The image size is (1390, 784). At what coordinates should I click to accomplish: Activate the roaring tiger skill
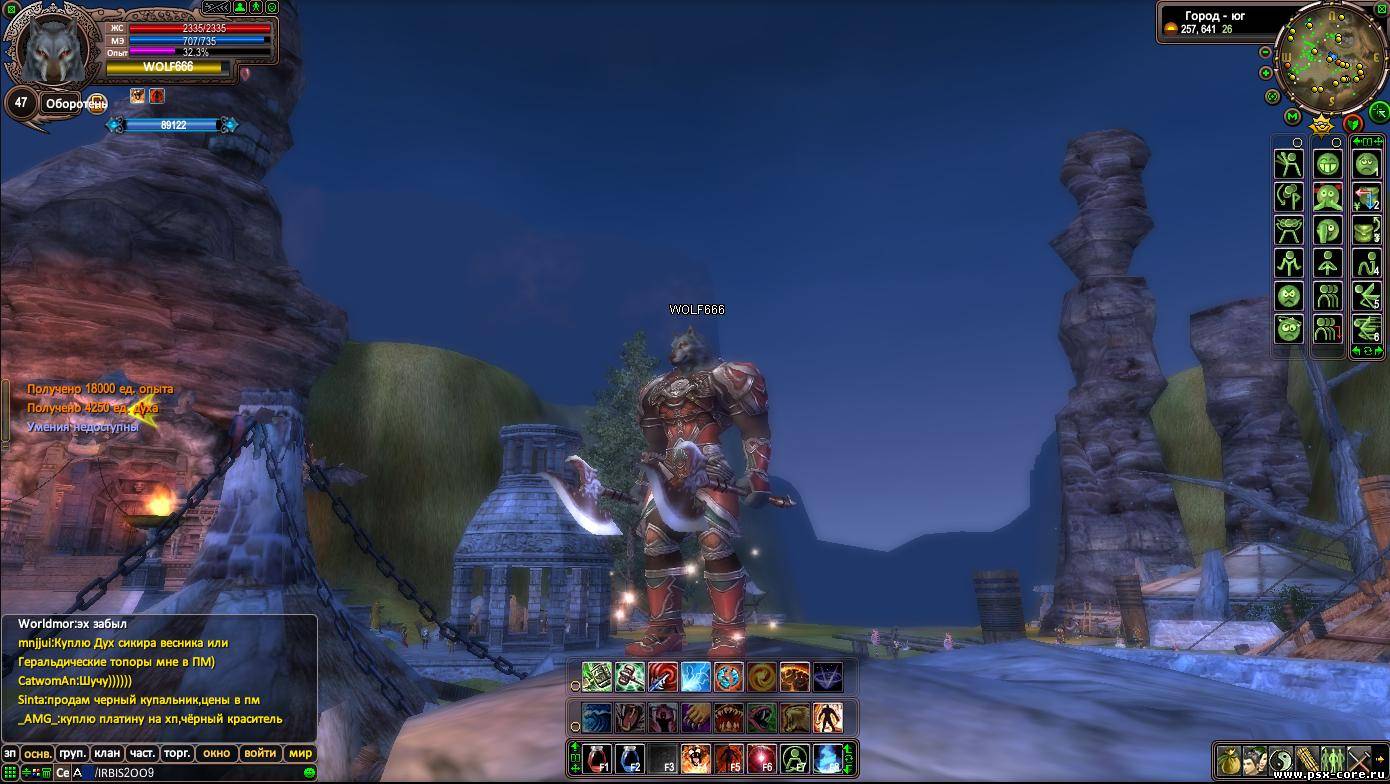(x=696, y=759)
